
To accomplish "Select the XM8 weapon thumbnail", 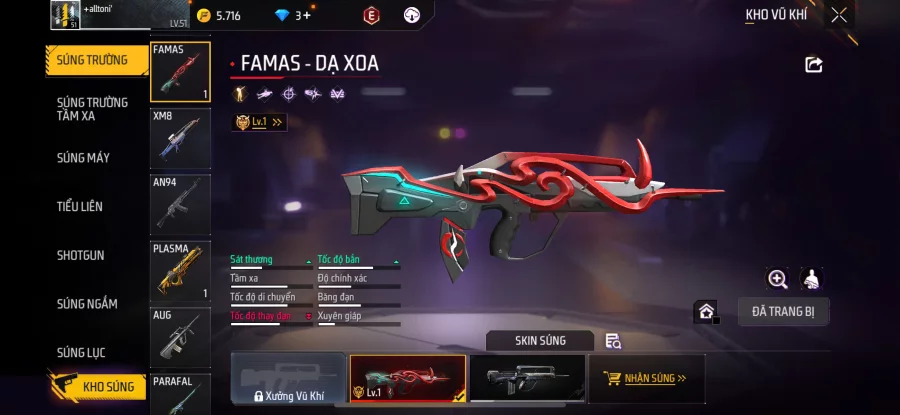I will pyautogui.click(x=180, y=138).
